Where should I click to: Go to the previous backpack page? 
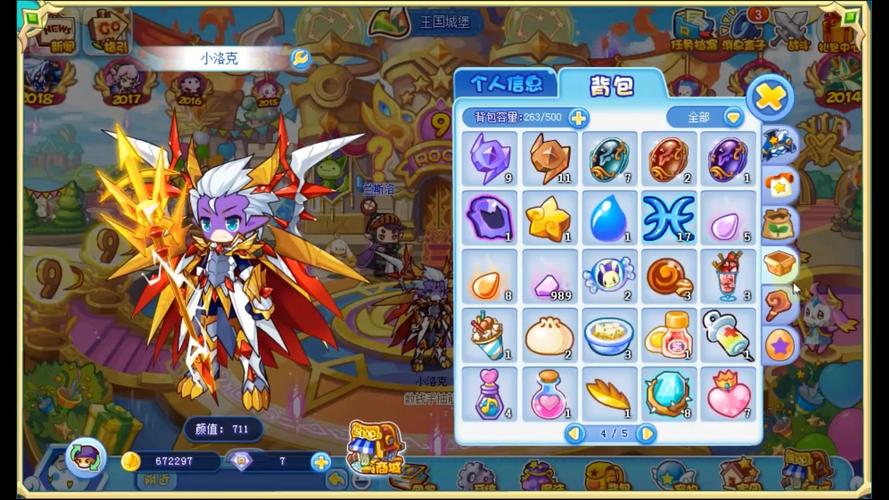[575, 433]
